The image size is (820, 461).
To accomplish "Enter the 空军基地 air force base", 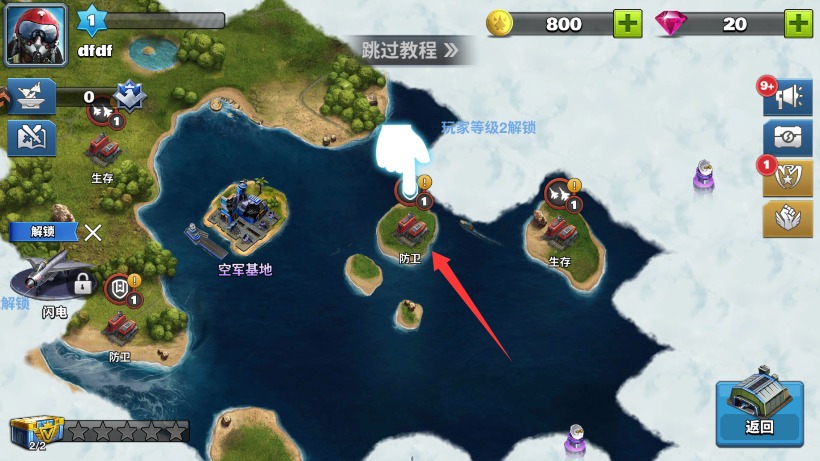I will click(244, 222).
